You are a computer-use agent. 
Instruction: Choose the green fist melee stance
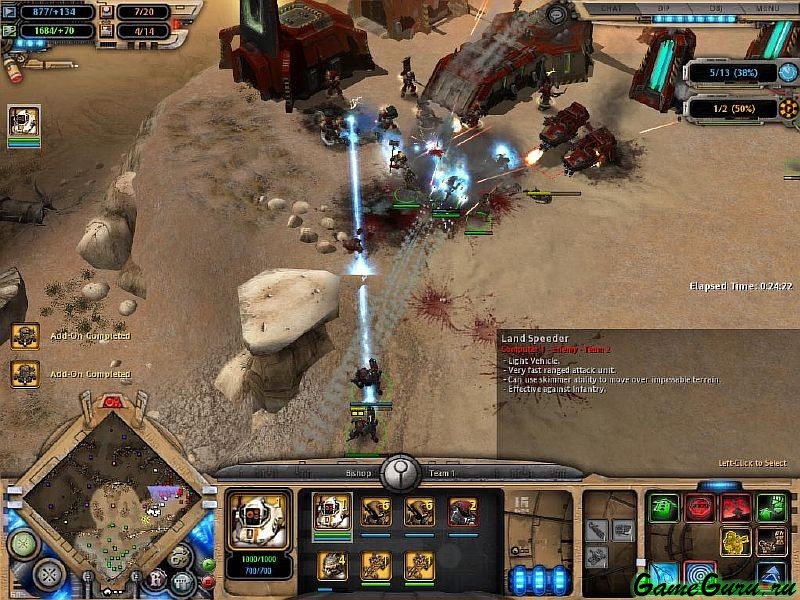(x=771, y=508)
